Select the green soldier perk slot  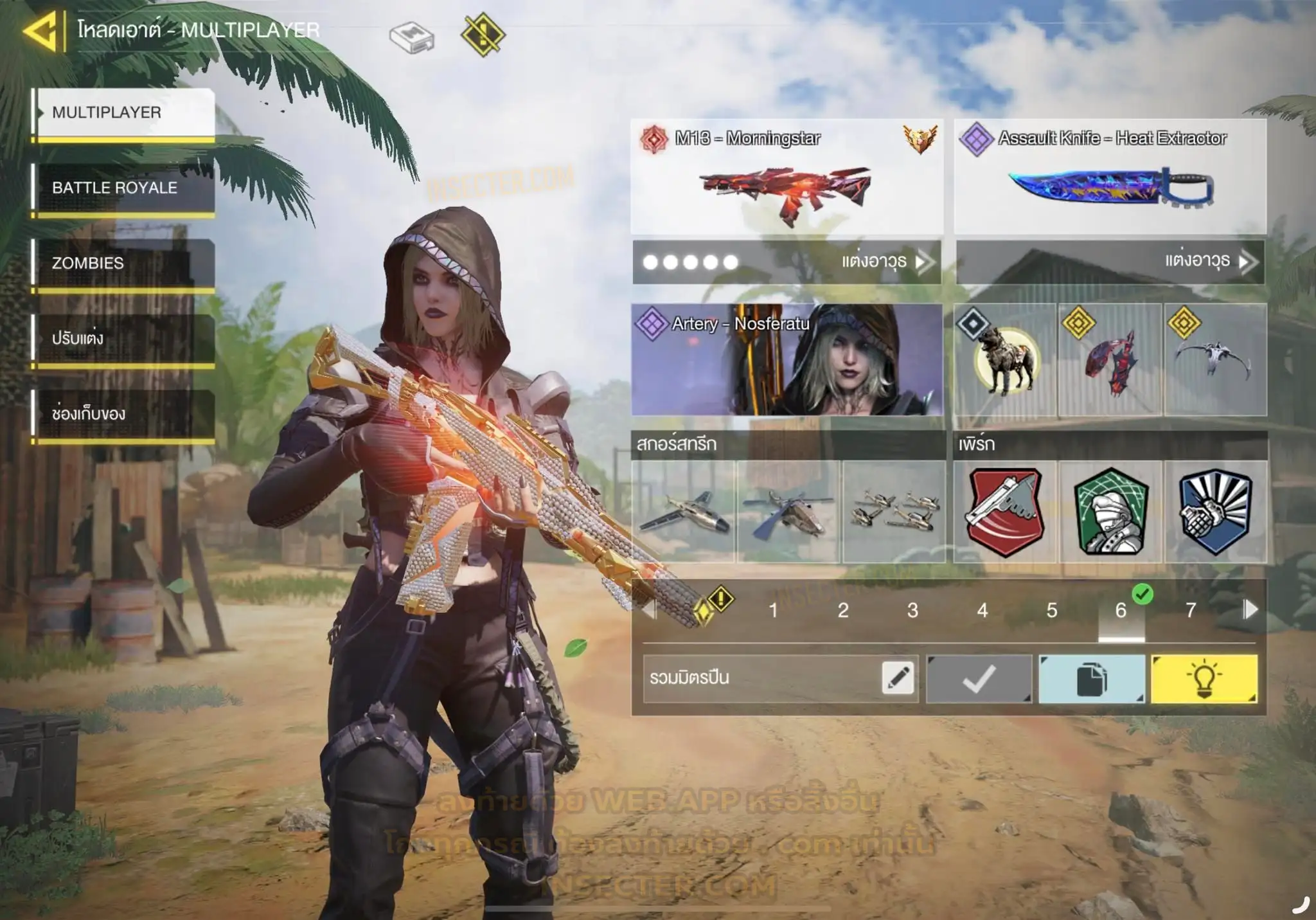(1110, 512)
